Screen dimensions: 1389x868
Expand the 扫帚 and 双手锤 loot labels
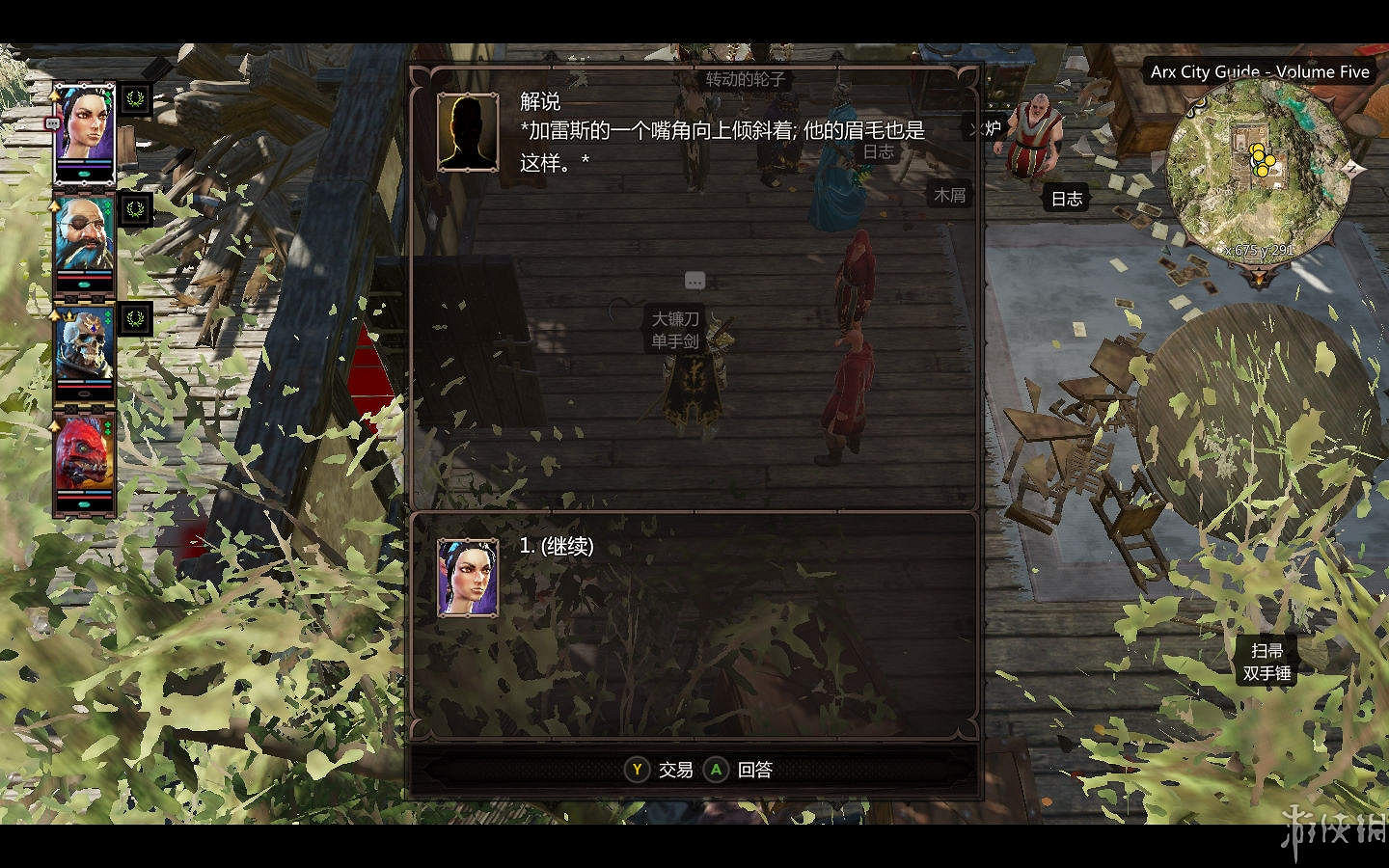(x=1268, y=661)
